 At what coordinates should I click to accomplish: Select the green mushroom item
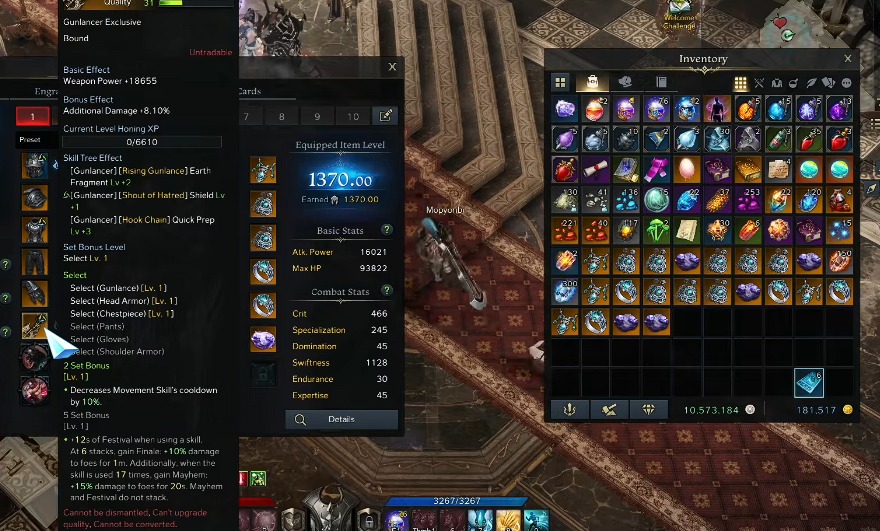[657, 230]
